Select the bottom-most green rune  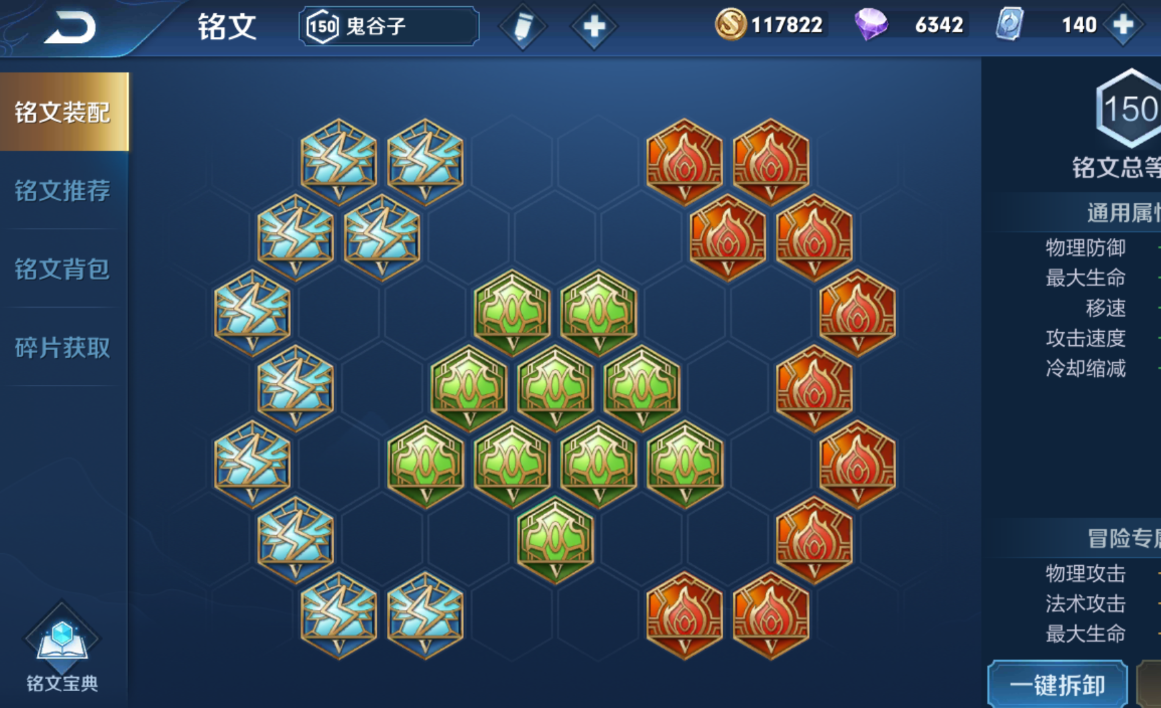(x=555, y=540)
